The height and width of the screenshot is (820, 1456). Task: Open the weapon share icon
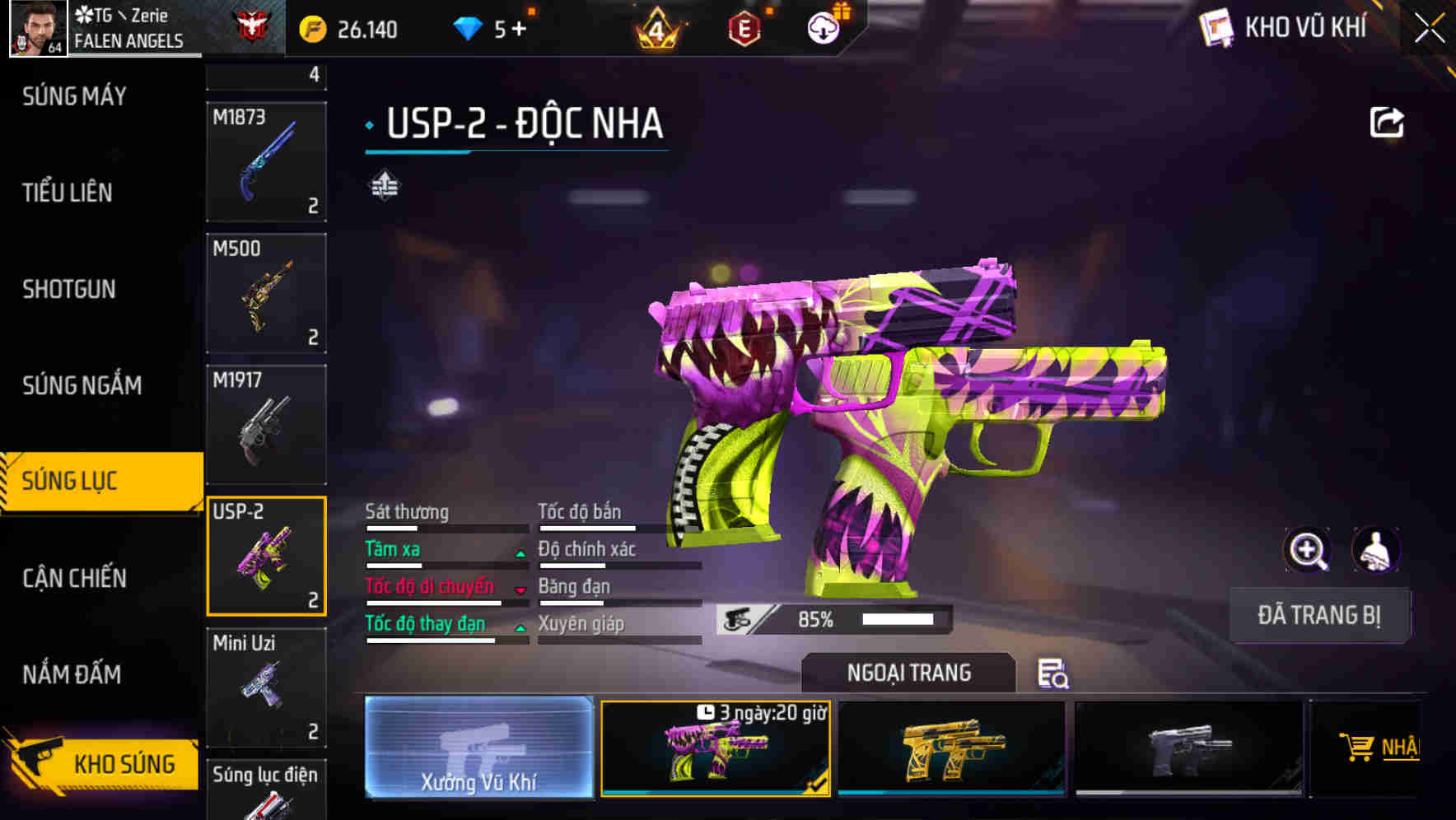tap(1388, 122)
